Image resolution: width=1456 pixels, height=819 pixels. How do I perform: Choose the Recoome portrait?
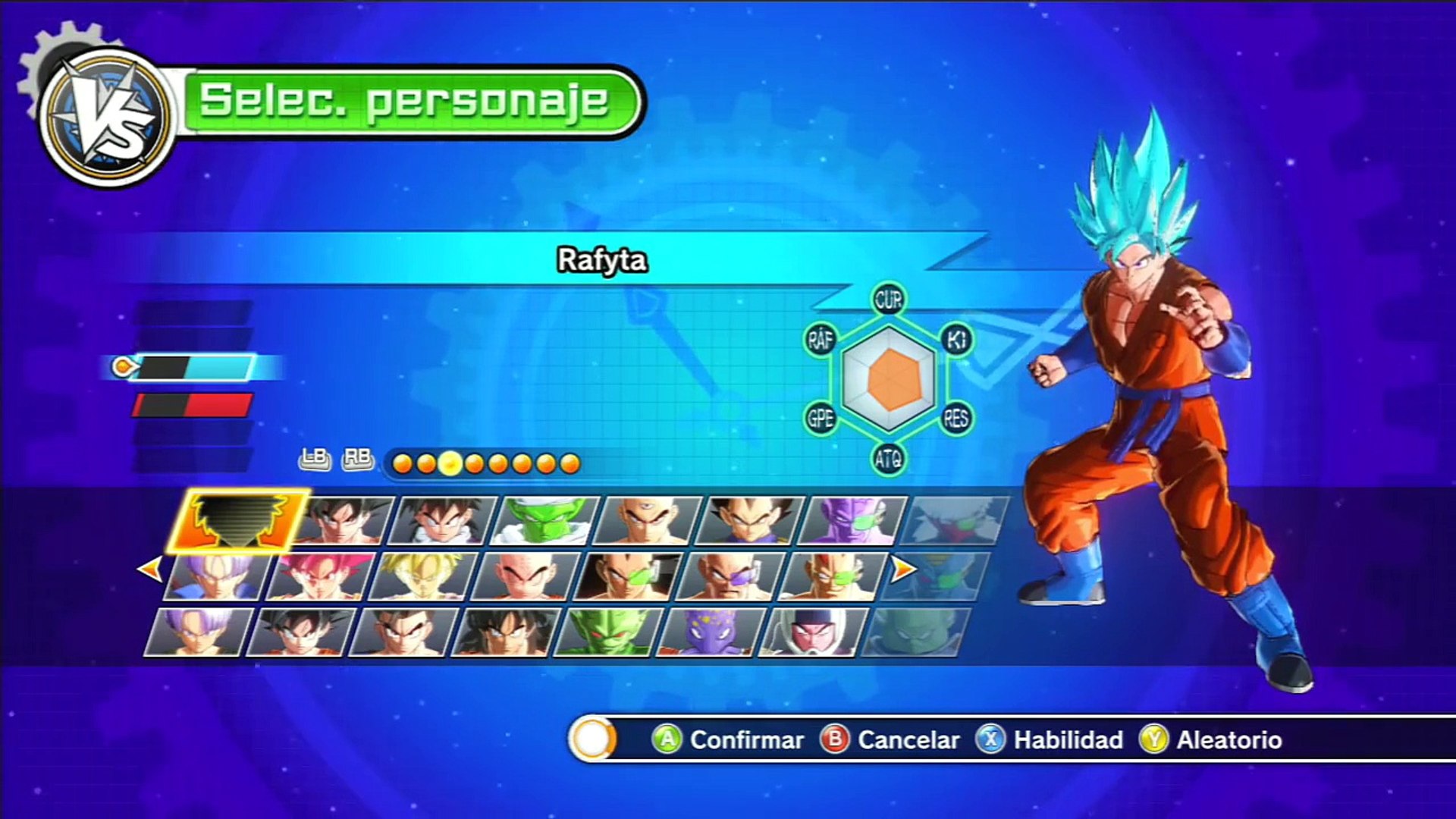832,577
